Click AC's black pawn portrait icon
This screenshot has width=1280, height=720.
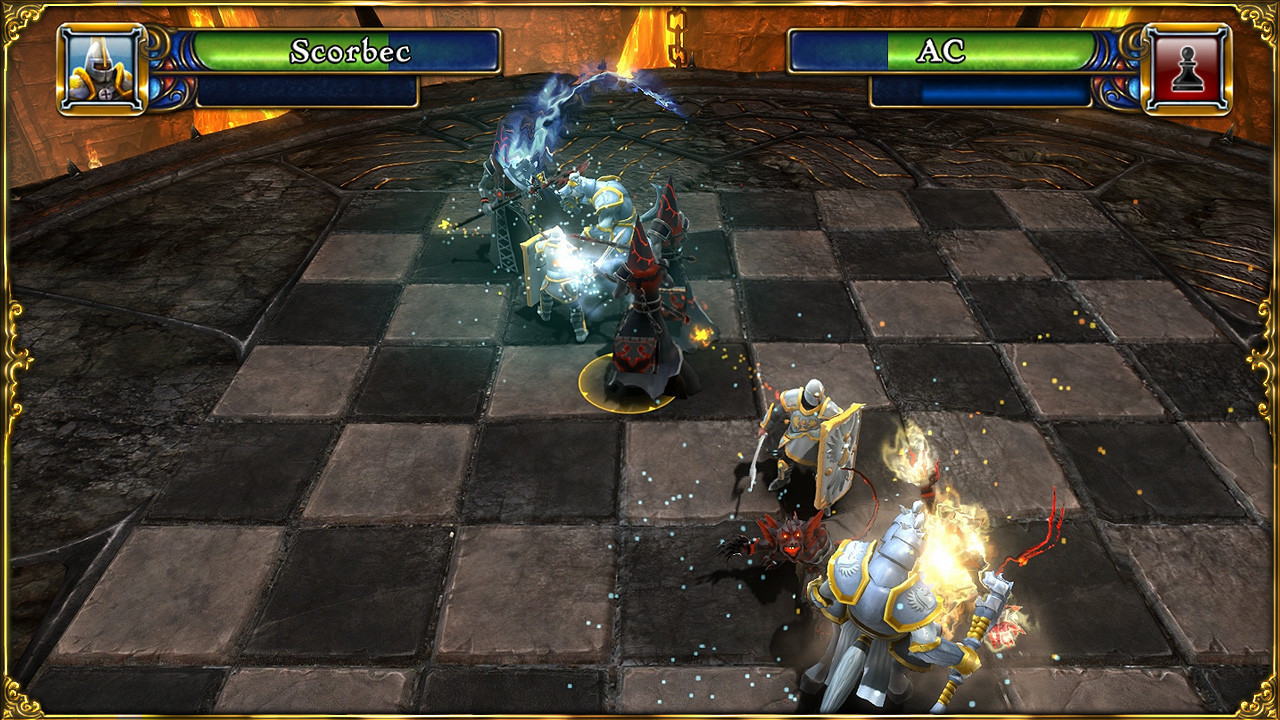tap(1186, 69)
